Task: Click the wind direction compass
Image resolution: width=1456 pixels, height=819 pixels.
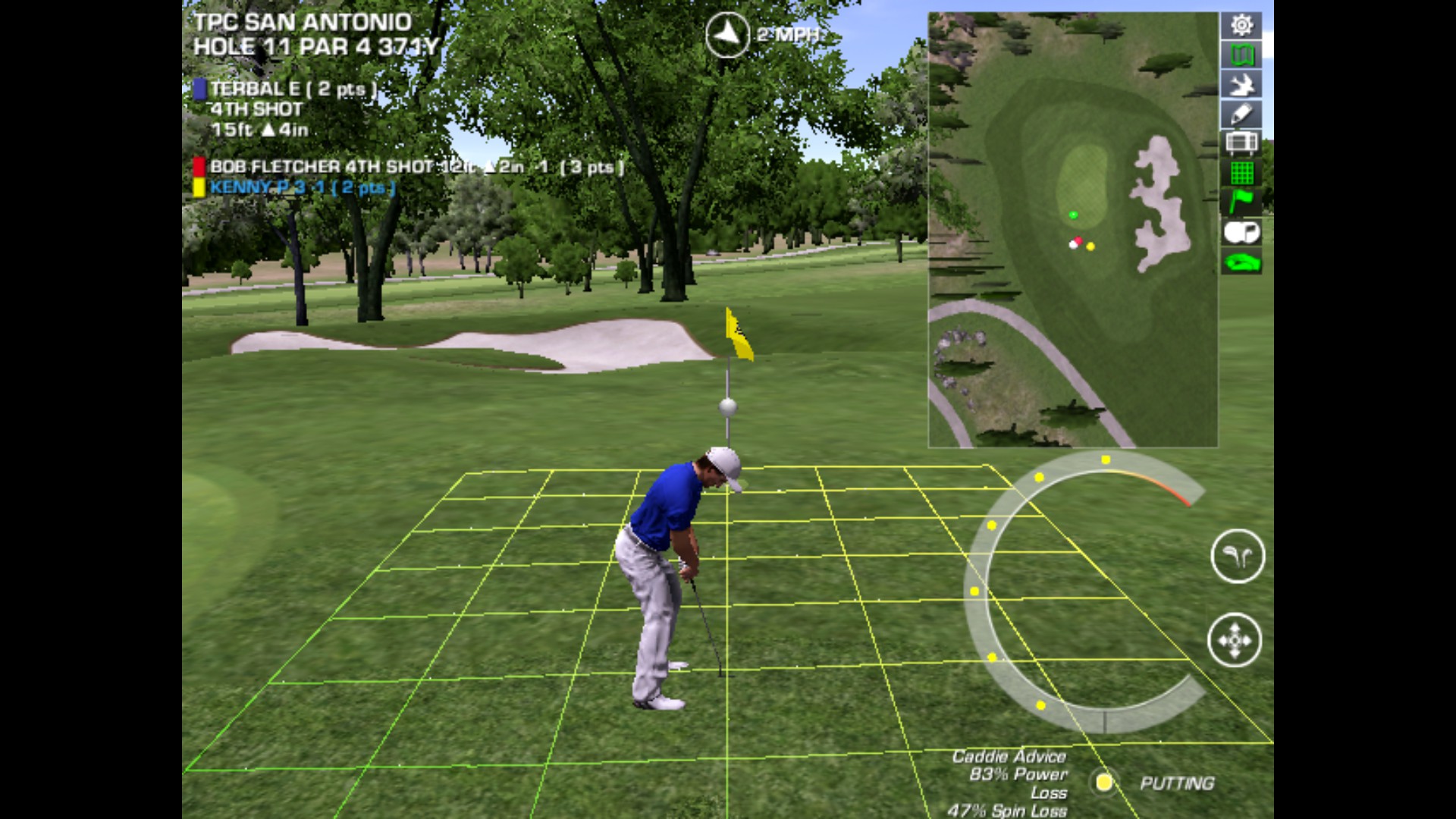Action: [x=727, y=34]
